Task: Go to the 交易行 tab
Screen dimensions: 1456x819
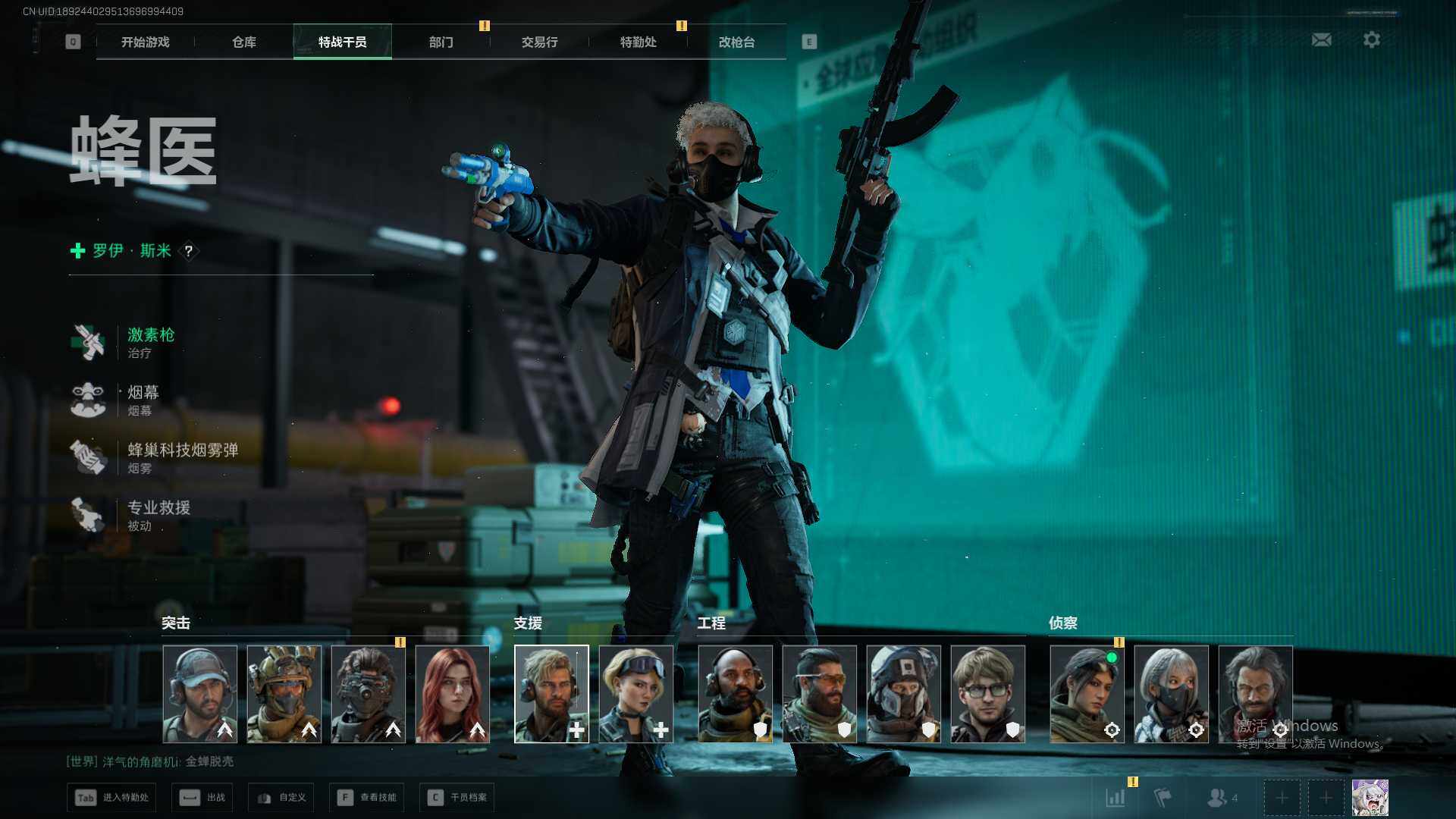Action: click(540, 42)
